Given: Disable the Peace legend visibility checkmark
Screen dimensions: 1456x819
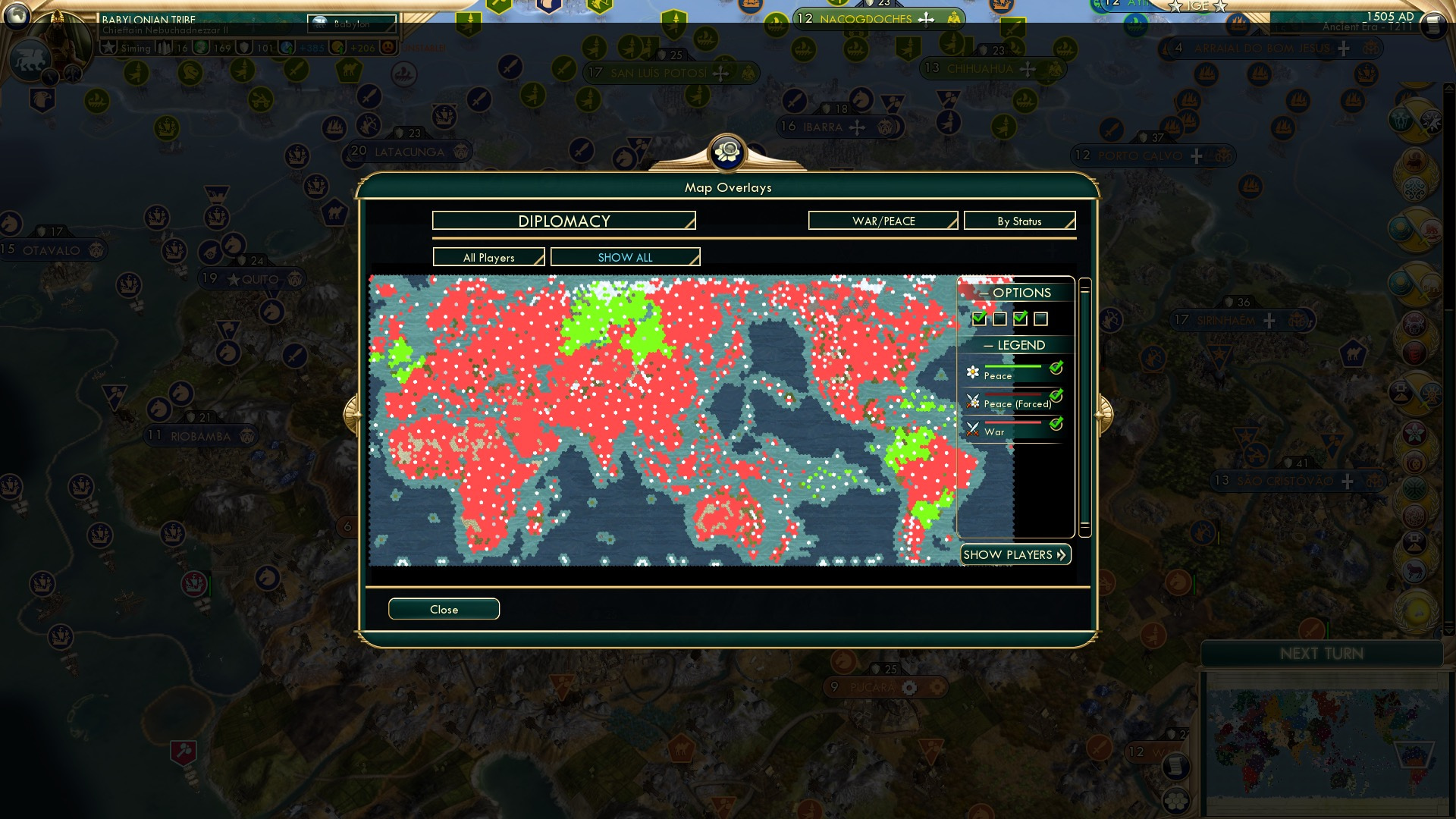Looking at the screenshot, I should coord(1056,369).
